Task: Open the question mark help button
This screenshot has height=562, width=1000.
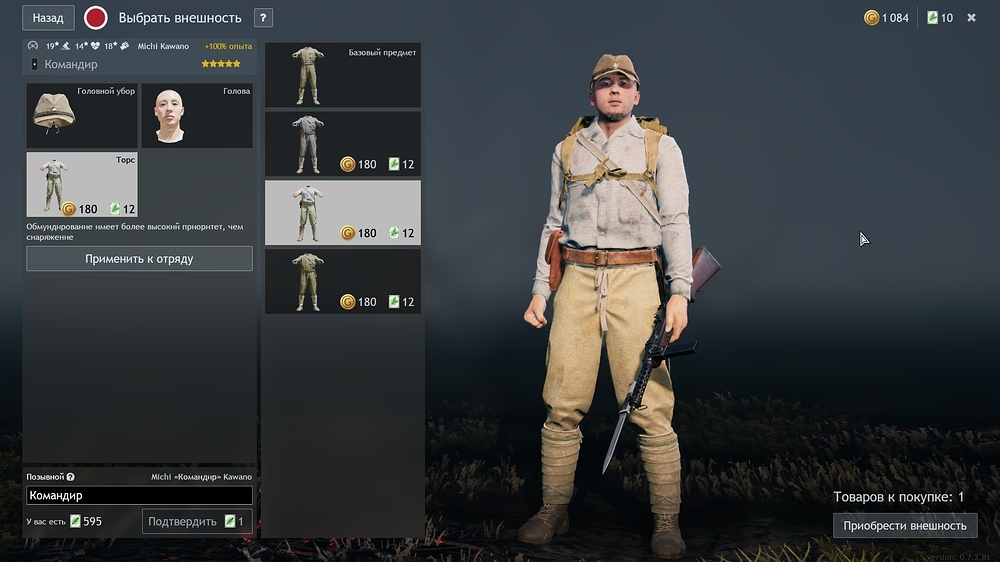Action: point(263,18)
